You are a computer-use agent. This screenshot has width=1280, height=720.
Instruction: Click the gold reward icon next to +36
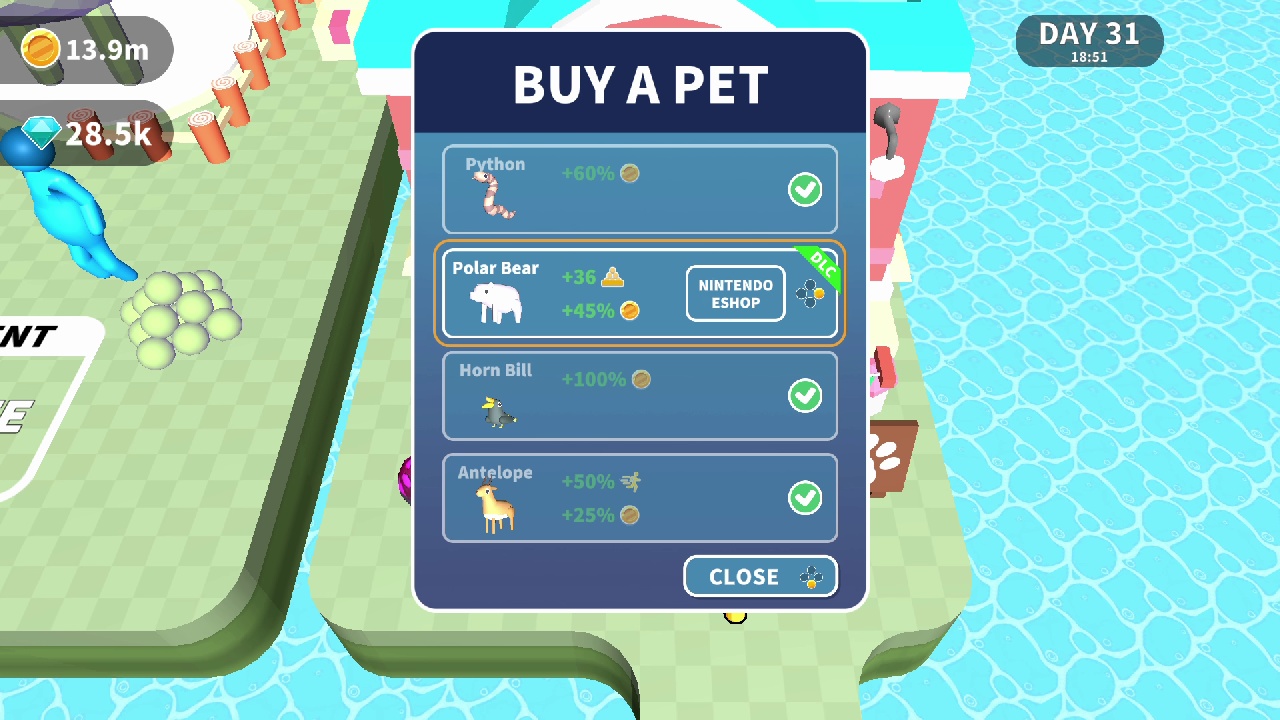613,276
